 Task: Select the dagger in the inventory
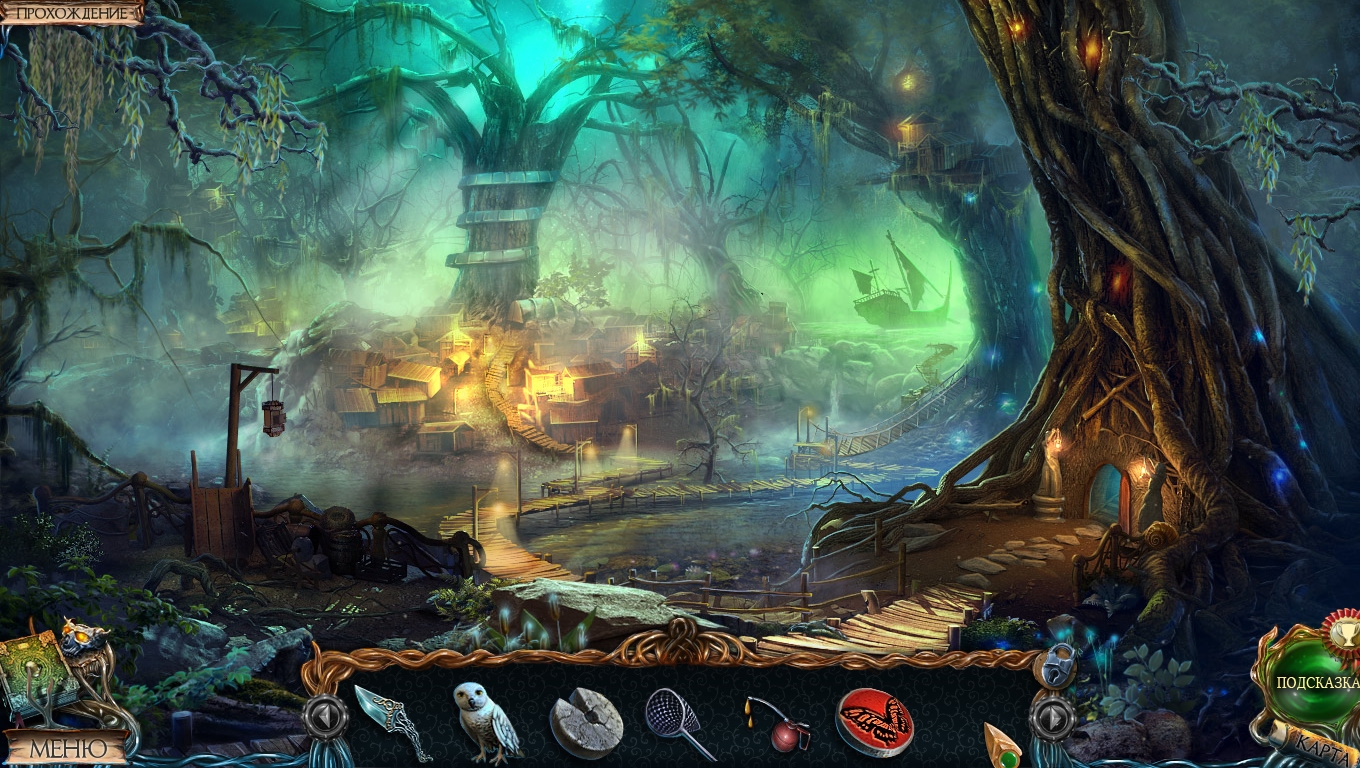392,720
